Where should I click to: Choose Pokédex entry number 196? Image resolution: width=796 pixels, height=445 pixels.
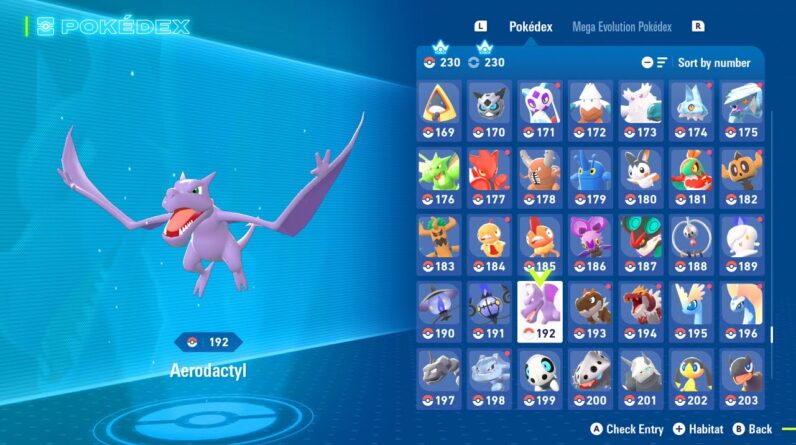pyautogui.click(x=743, y=310)
